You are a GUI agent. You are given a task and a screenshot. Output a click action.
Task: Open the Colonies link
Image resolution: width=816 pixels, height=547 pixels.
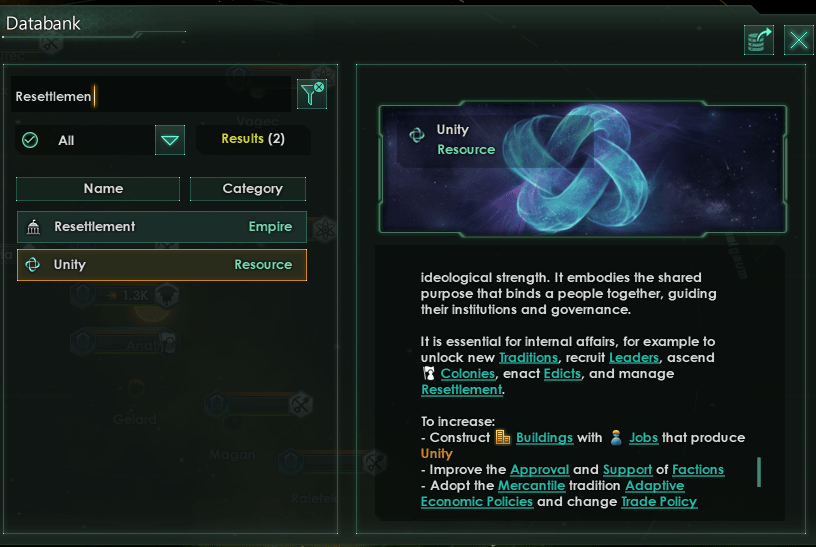[468, 373]
